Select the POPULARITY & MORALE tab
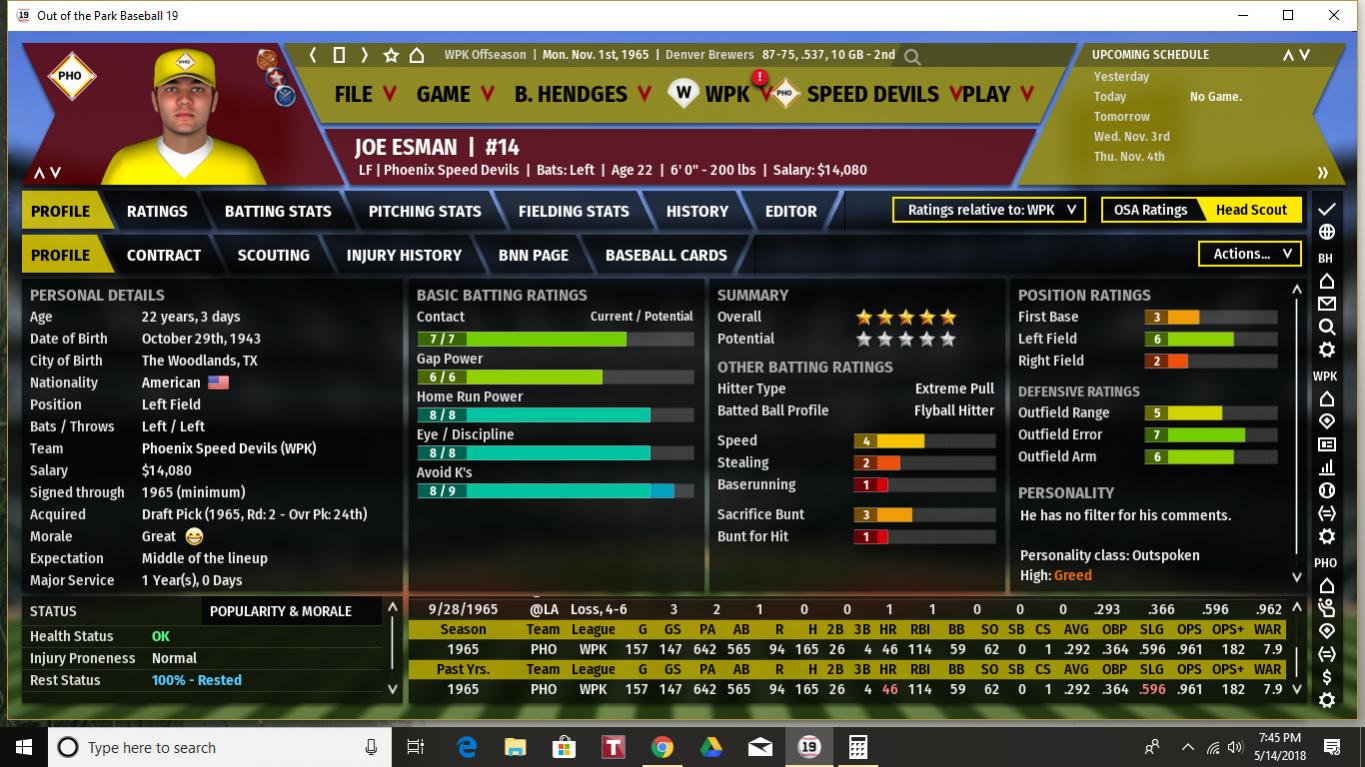 281,611
